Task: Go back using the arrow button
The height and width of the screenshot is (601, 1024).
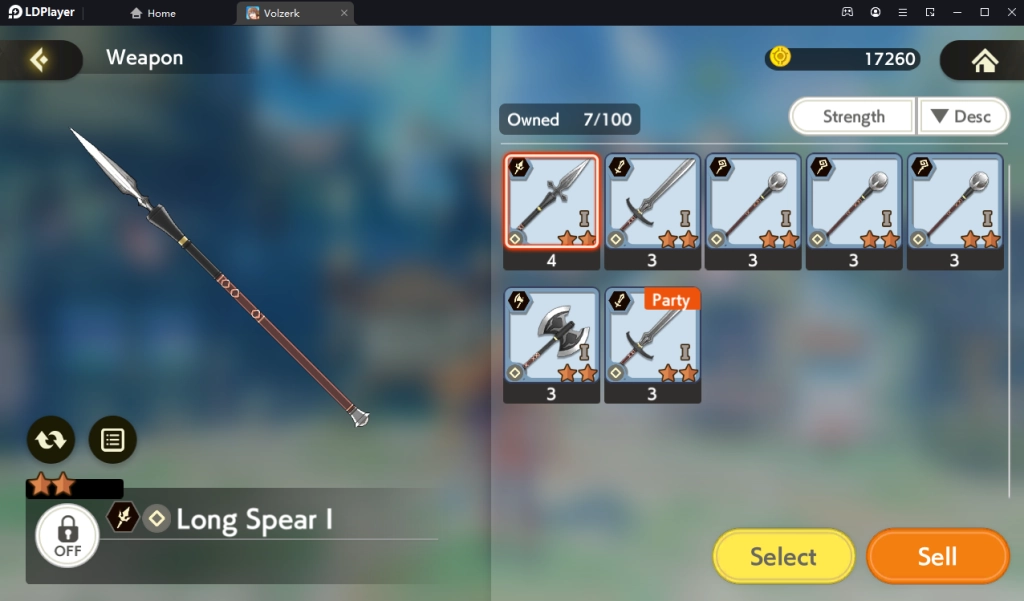Action: [39, 60]
